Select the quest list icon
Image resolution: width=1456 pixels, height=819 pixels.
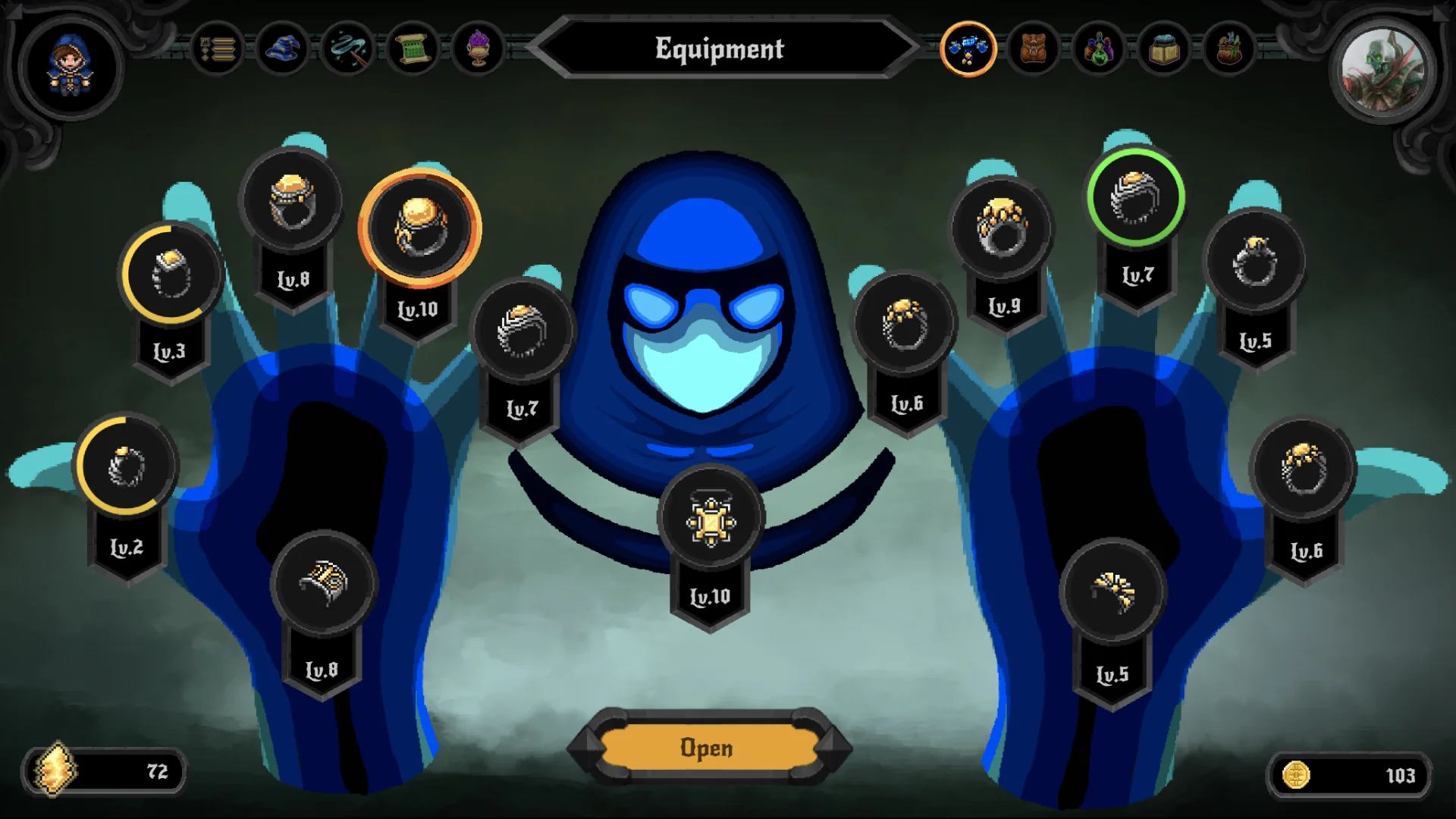click(216, 49)
